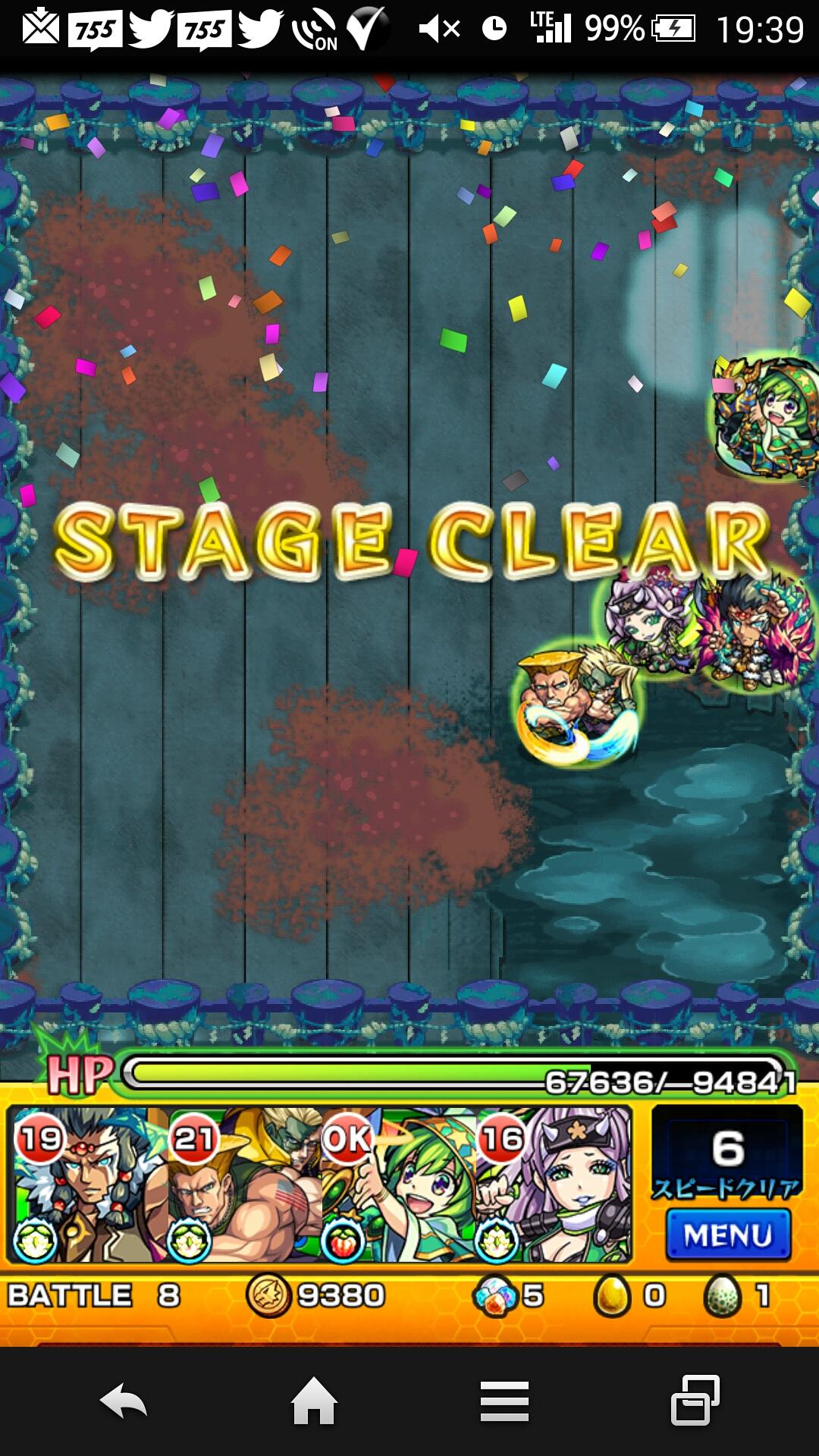The height and width of the screenshot is (1456, 819).
Task: Select the purple-haired horned woman portrait
Action: pos(554,1185)
